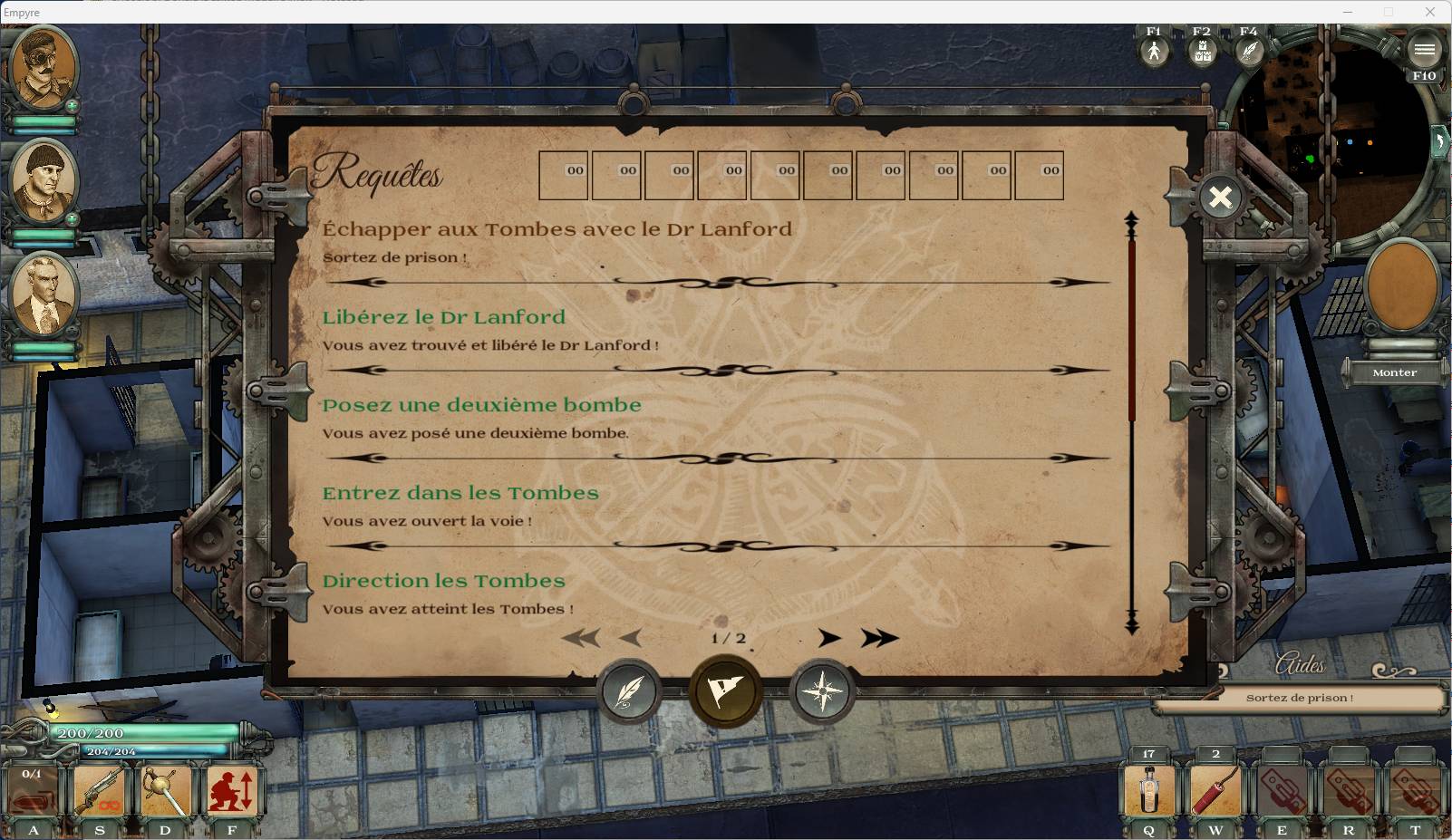Select the flag quests tab
The height and width of the screenshot is (840, 1452).
pyautogui.click(x=725, y=691)
